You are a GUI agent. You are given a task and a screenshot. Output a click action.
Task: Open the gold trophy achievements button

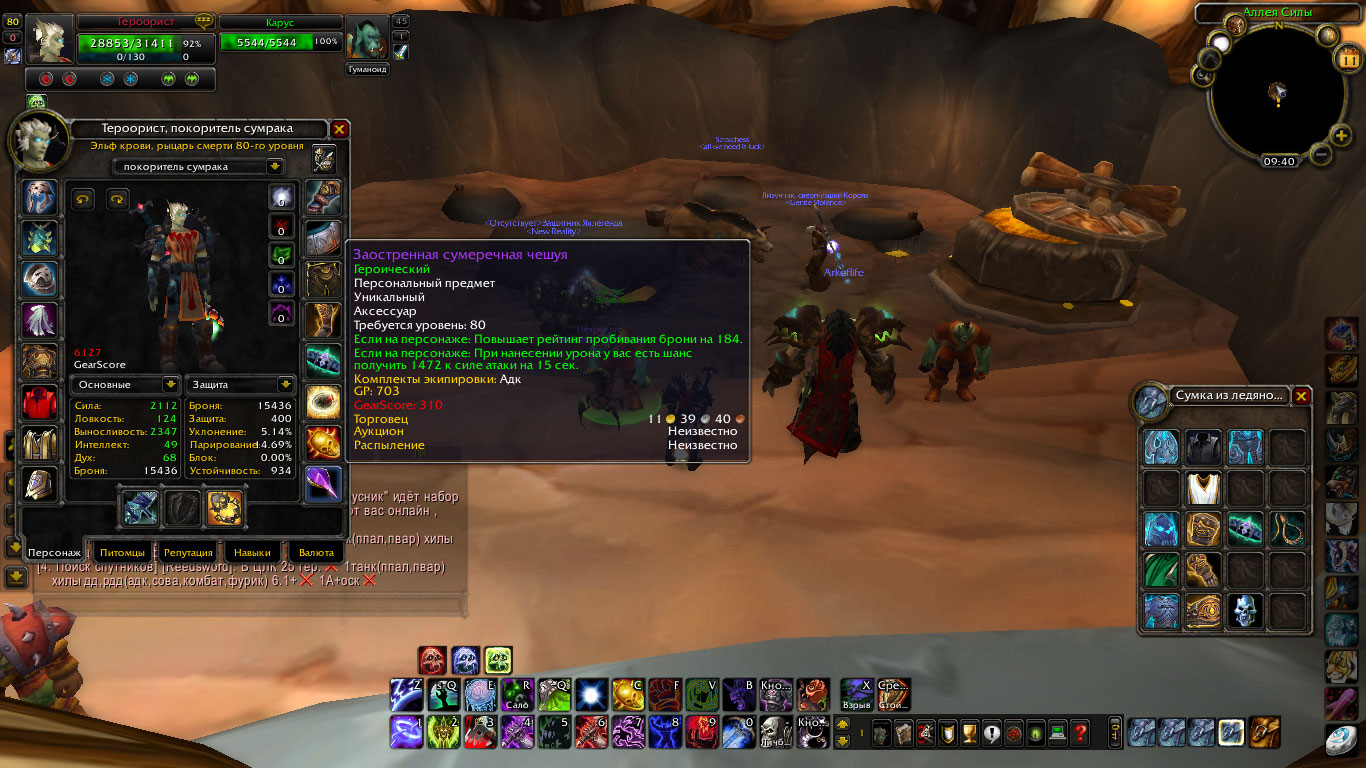click(968, 733)
